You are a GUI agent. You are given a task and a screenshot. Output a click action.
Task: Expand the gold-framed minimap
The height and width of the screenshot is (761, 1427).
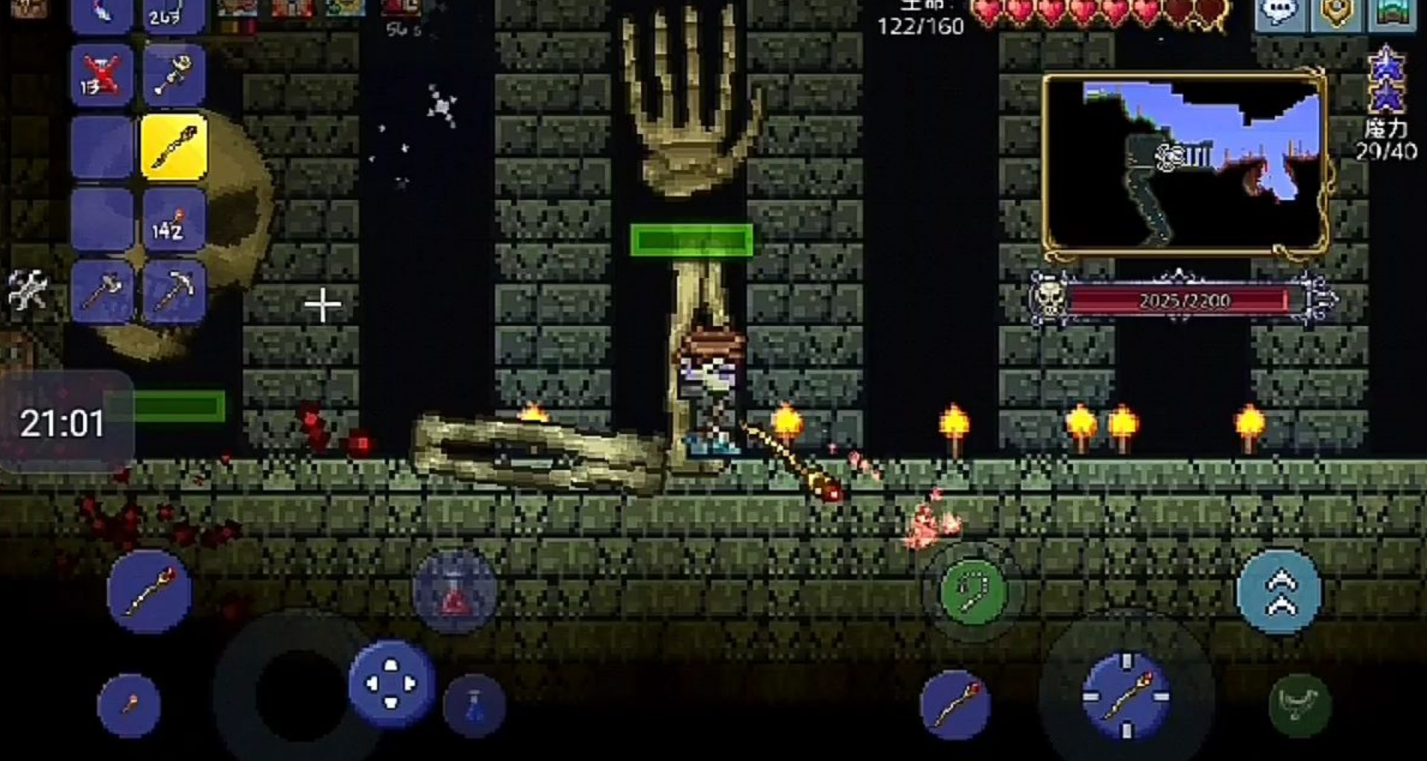pyautogui.click(x=1185, y=164)
